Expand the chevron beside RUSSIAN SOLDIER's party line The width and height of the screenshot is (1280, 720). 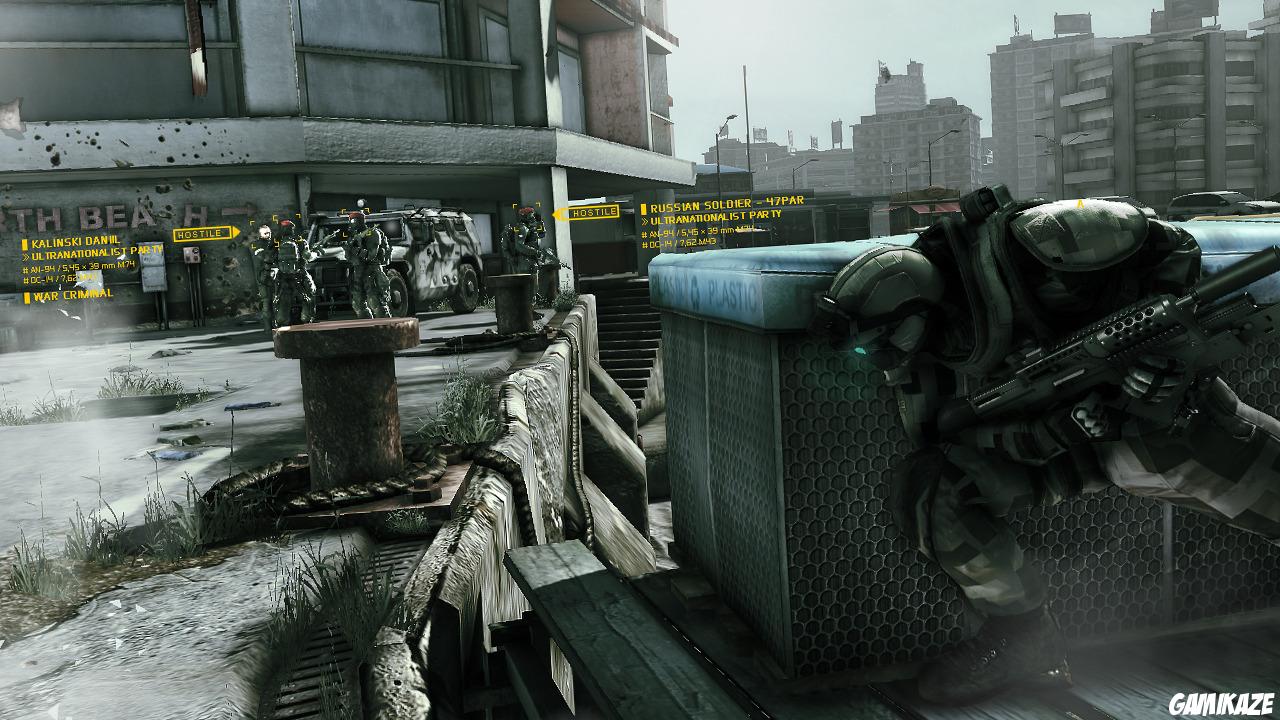[646, 220]
